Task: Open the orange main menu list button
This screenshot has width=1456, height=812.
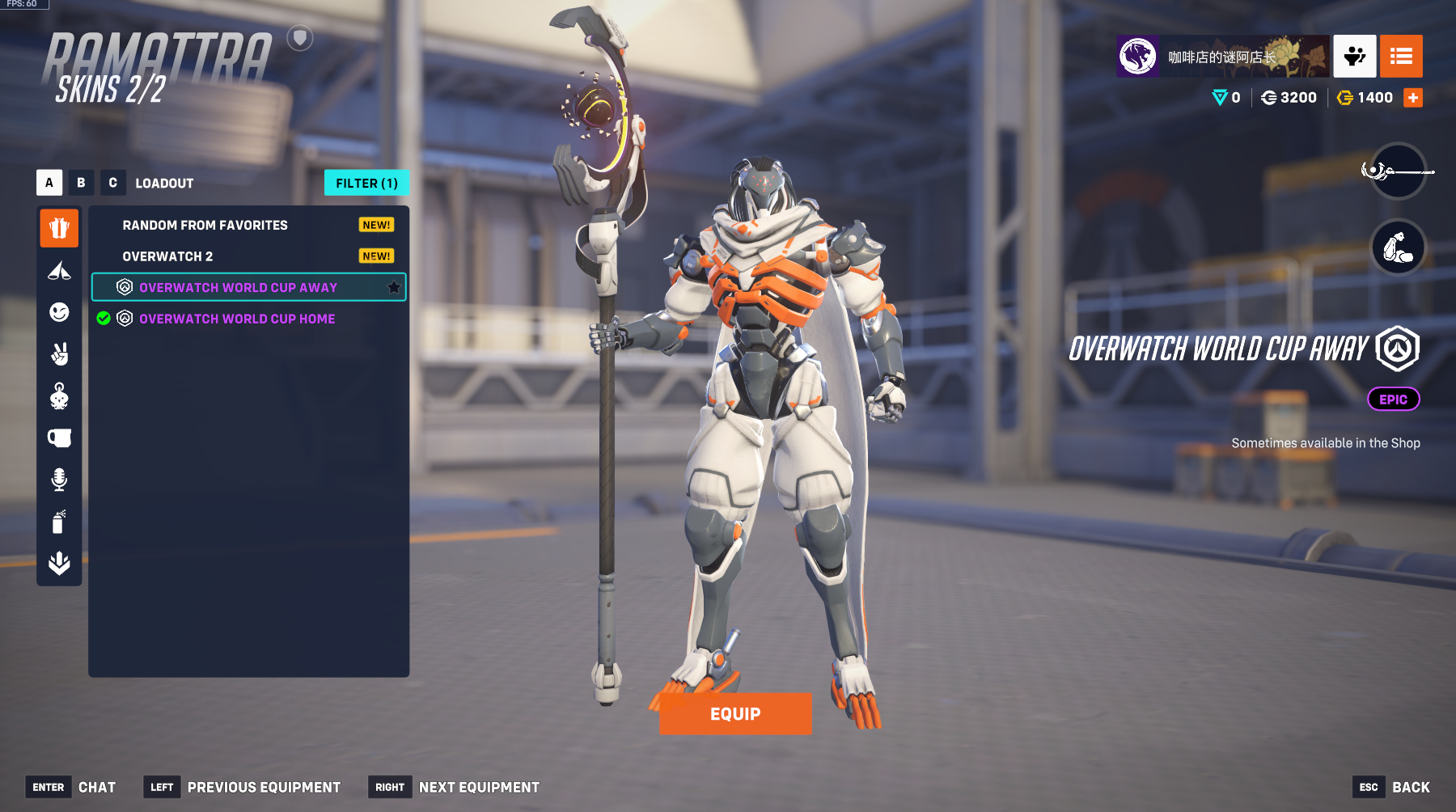Action: pyautogui.click(x=1401, y=57)
